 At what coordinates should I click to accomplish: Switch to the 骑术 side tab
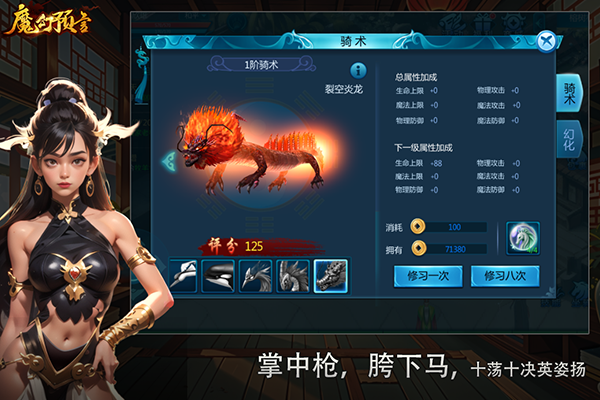569,94
